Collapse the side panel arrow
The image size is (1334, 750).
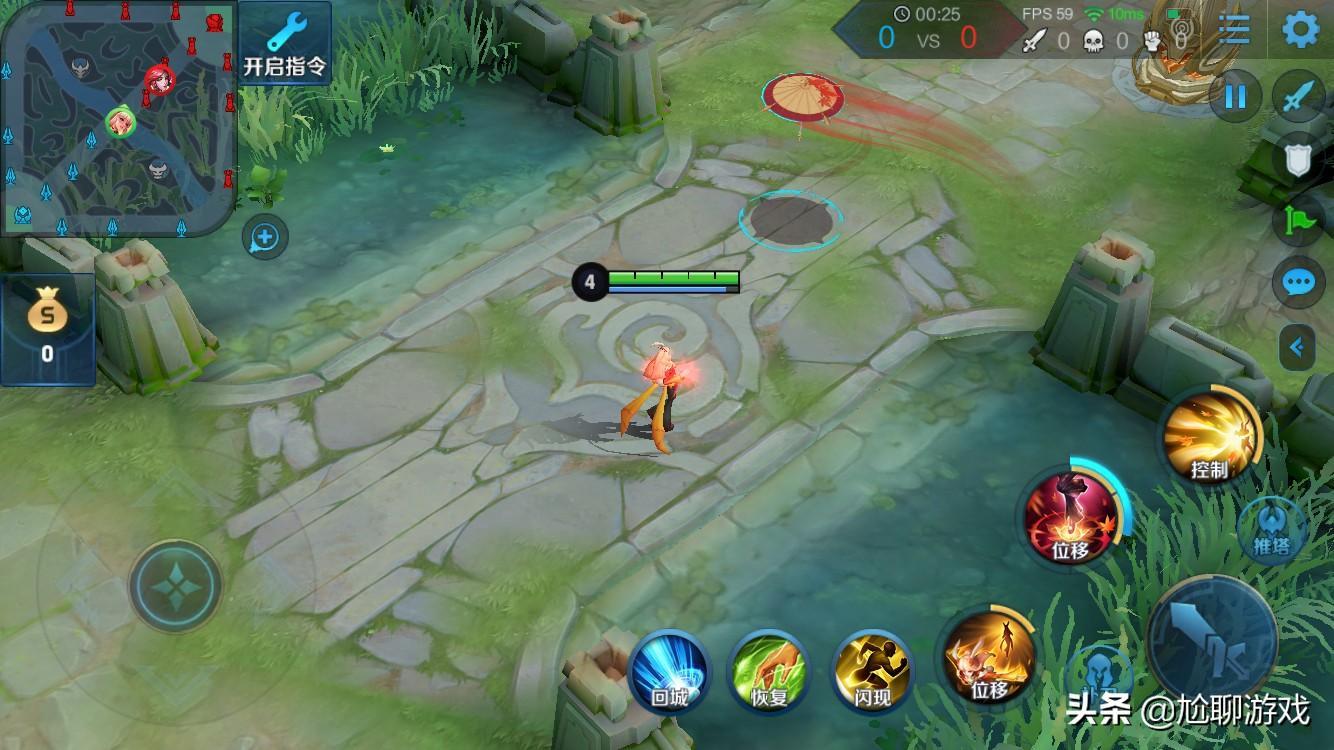(1297, 347)
